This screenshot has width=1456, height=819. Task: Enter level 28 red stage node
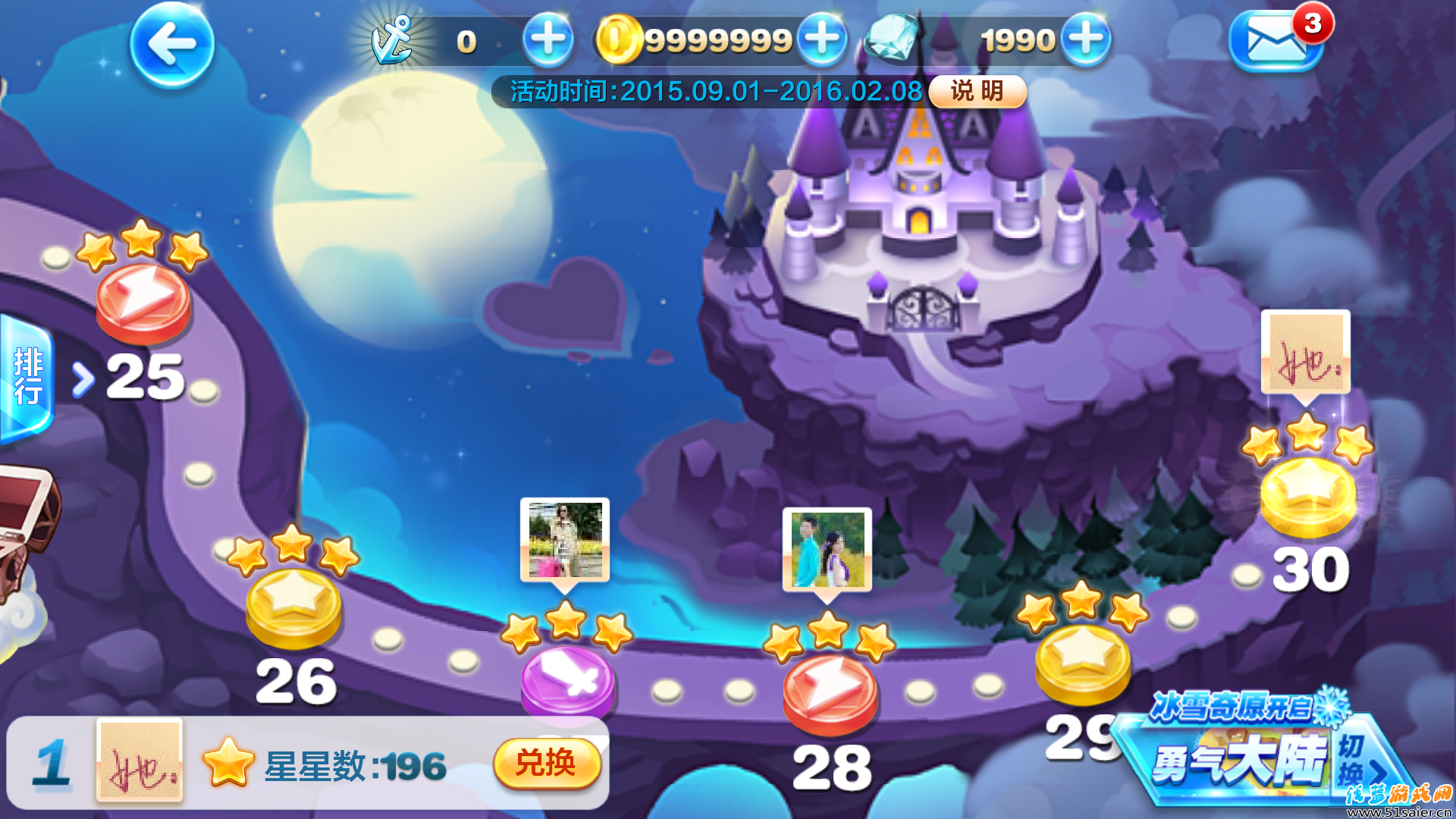830,692
